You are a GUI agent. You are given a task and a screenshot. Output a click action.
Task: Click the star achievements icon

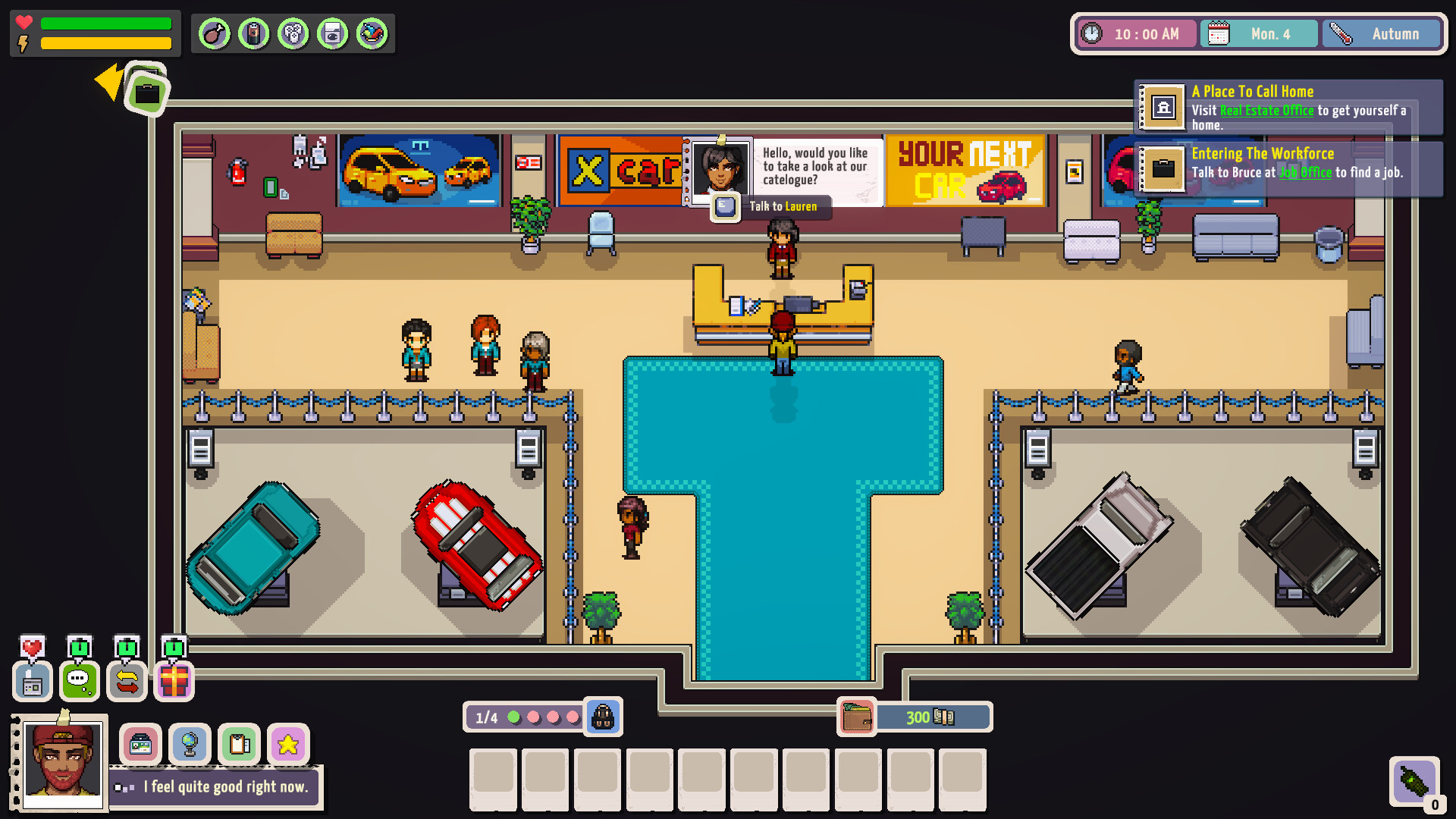coord(287,744)
